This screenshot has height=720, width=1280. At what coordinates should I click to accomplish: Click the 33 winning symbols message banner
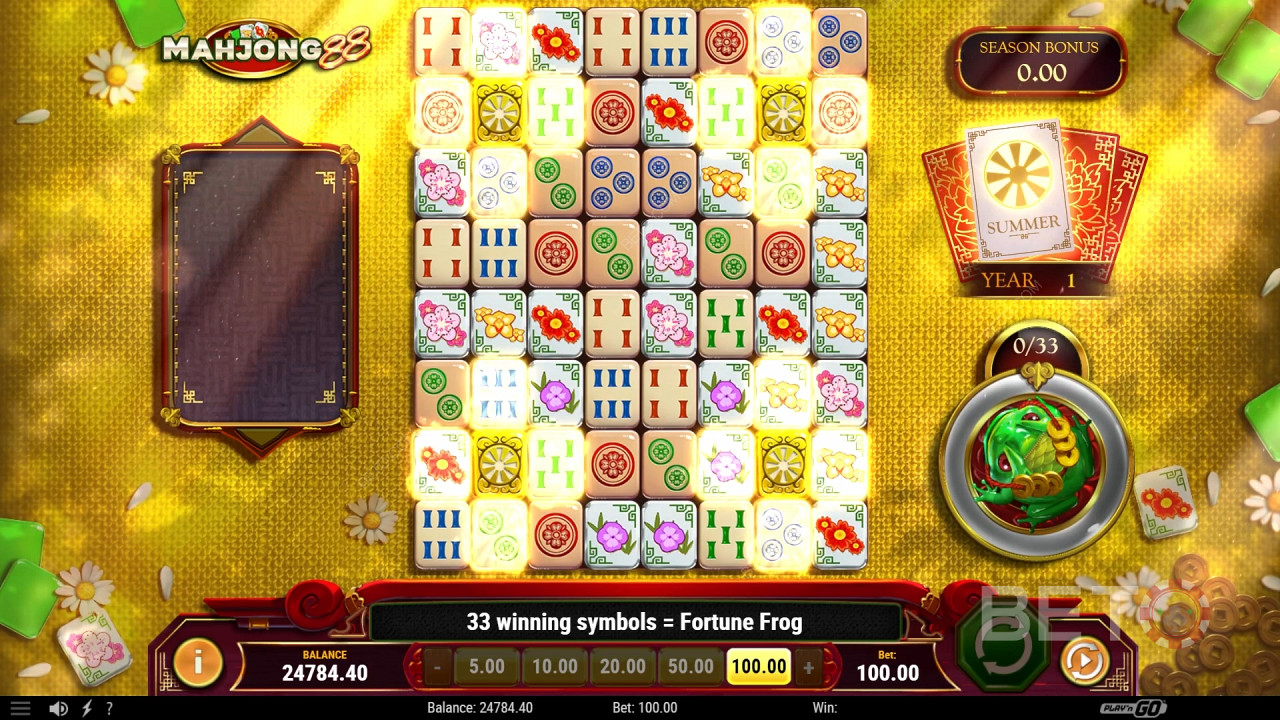(x=640, y=621)
